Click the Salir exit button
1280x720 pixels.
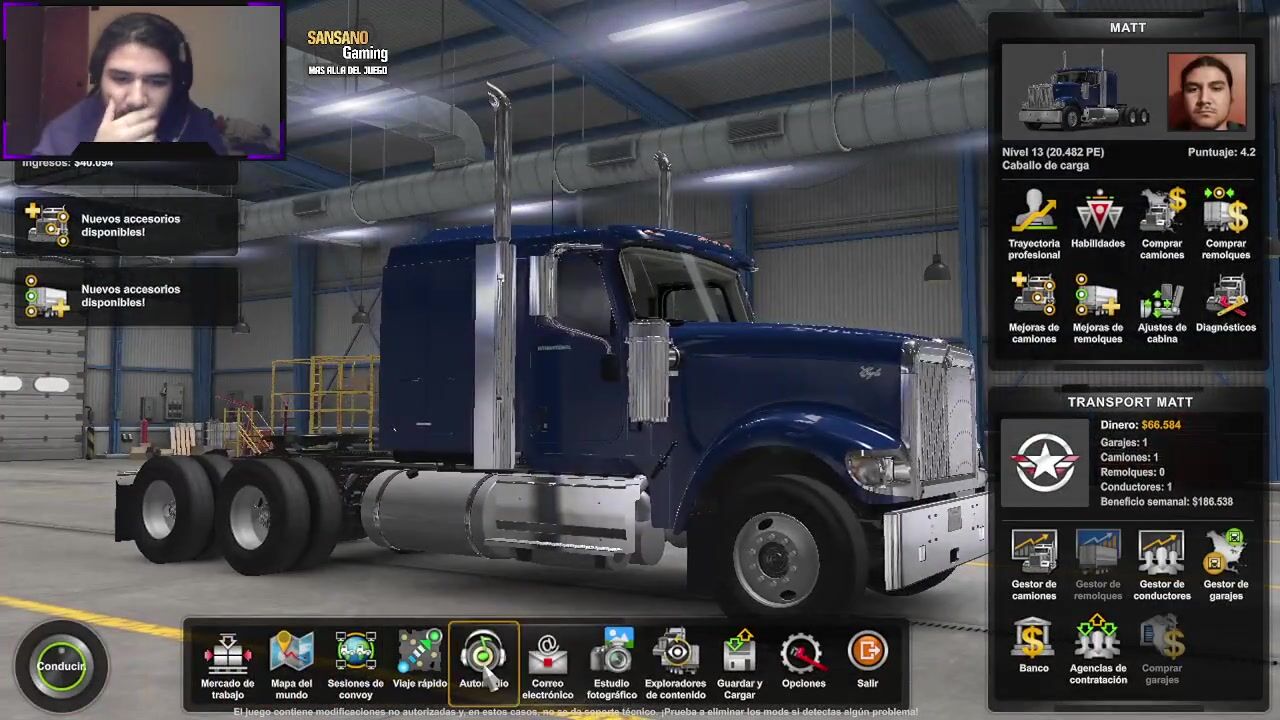pos(867,662)
